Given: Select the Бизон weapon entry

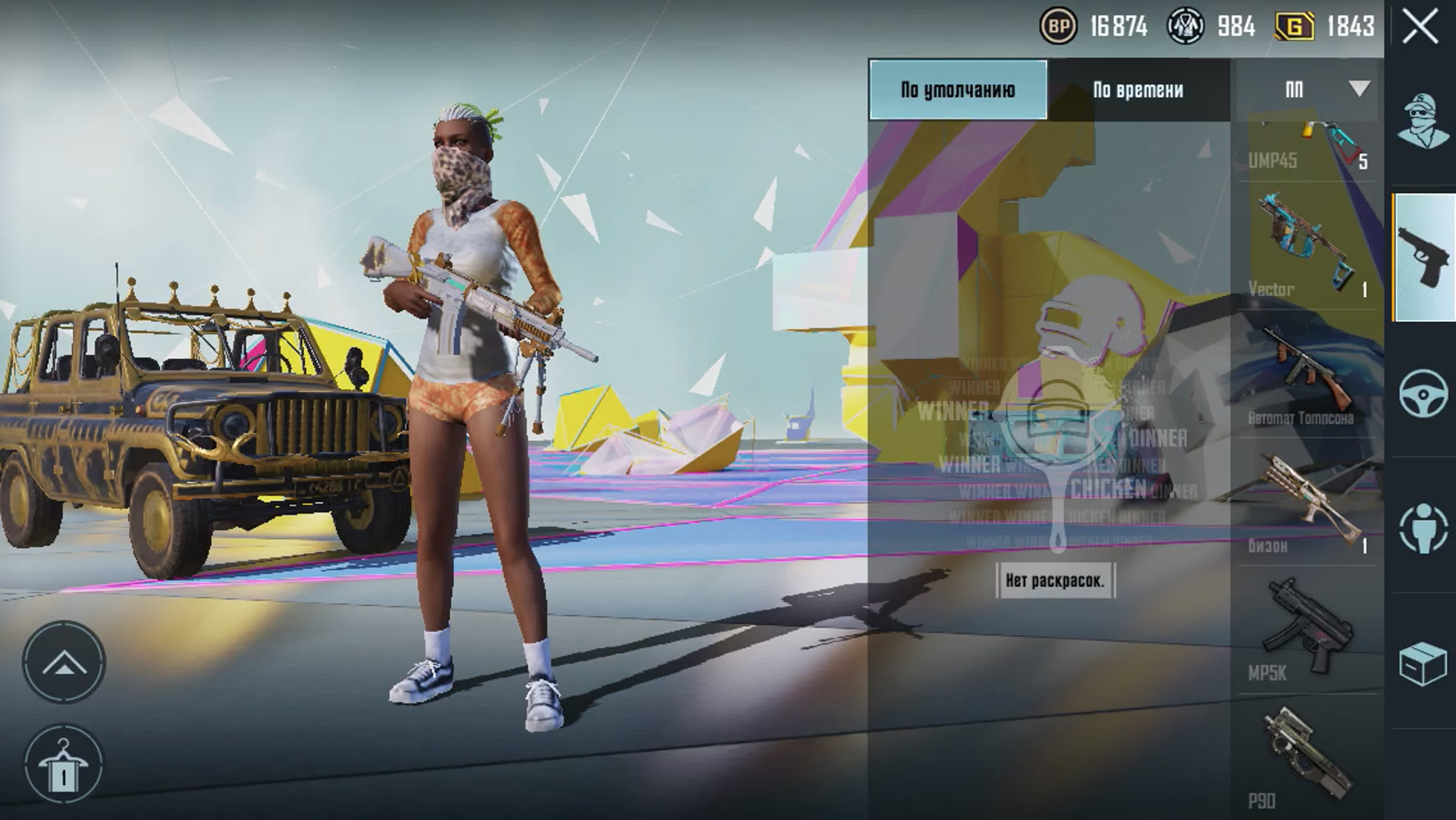Looking at the screenshot, I should point(1308,503).
